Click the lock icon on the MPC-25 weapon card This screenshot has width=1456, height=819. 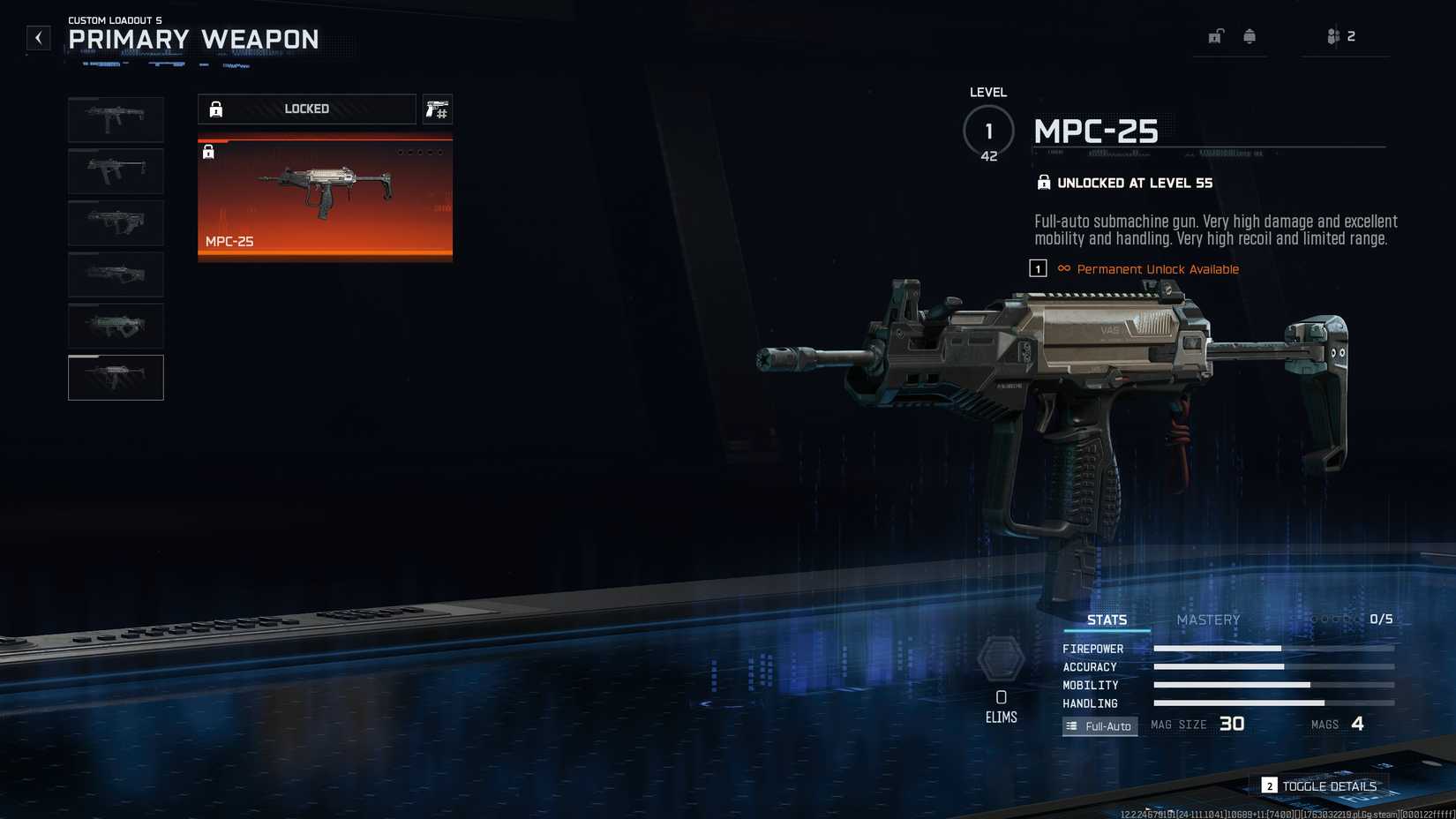(208, 152)
